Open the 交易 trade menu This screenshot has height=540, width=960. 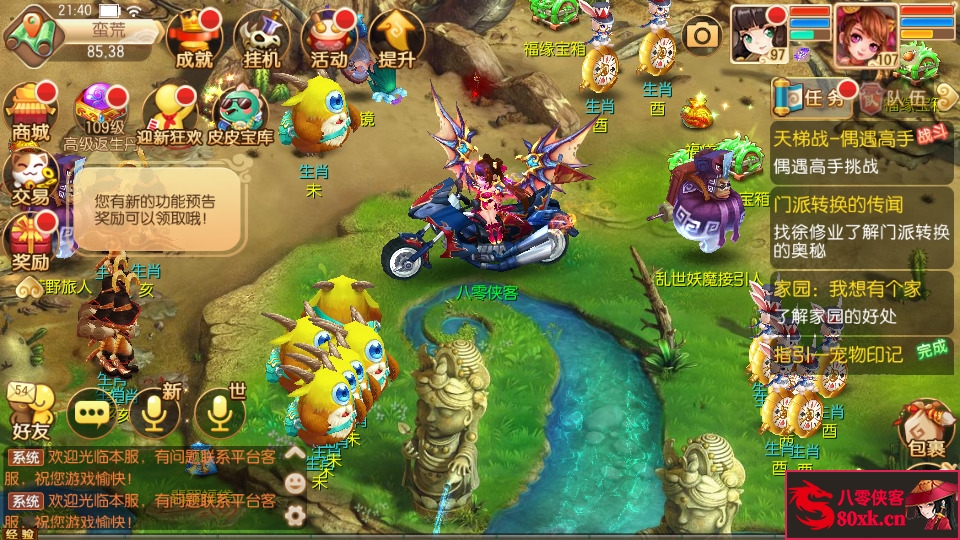(30, 178)
